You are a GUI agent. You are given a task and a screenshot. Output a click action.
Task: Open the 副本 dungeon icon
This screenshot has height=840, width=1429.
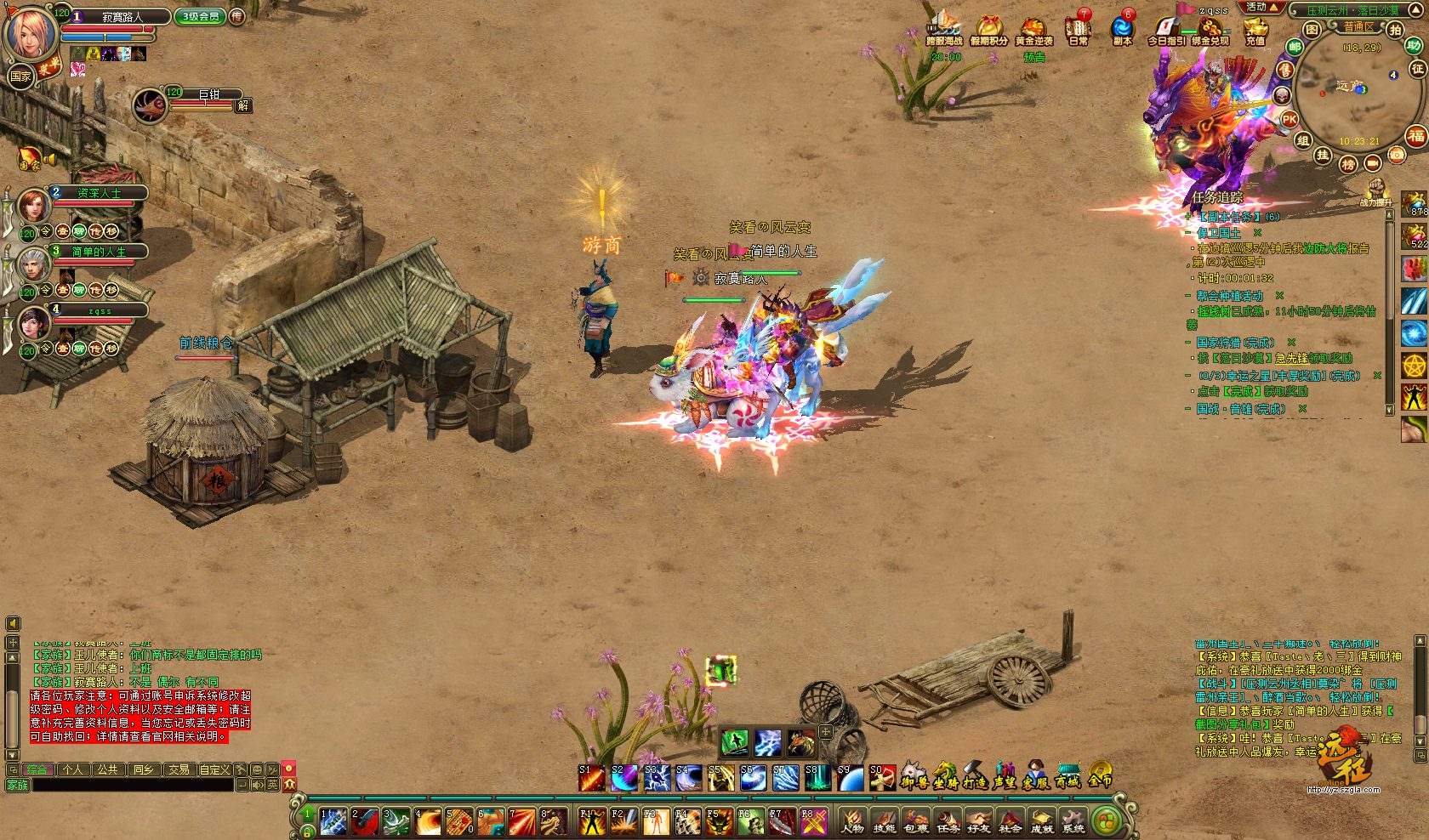pos(1123,29)
